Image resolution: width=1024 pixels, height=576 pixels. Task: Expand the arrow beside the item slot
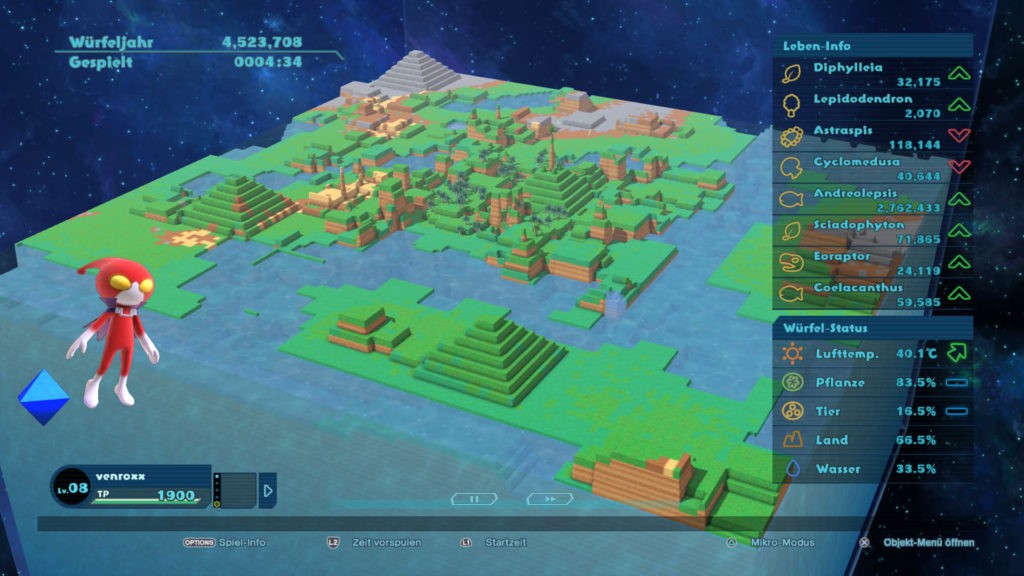(x=267, y=490)
